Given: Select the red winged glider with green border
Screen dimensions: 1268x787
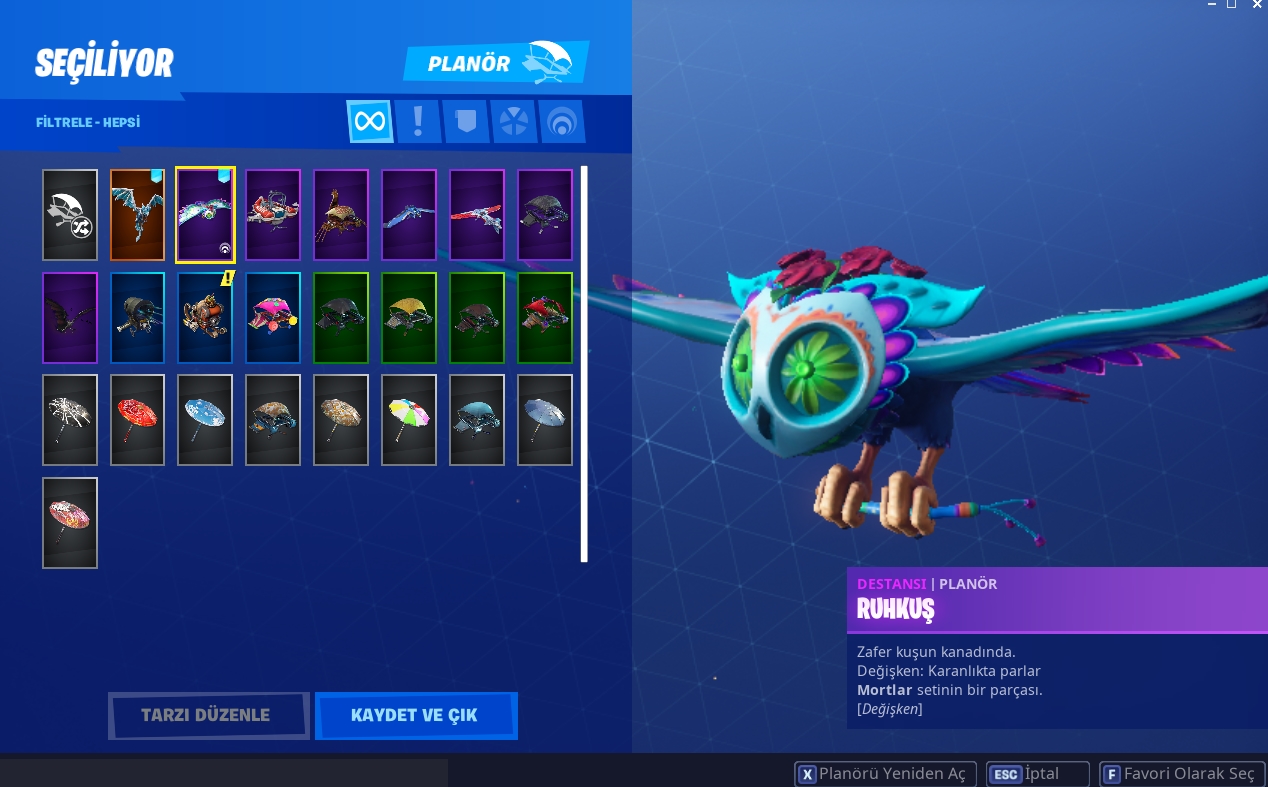Looking at the screenshot, I should tap(545, 318).
